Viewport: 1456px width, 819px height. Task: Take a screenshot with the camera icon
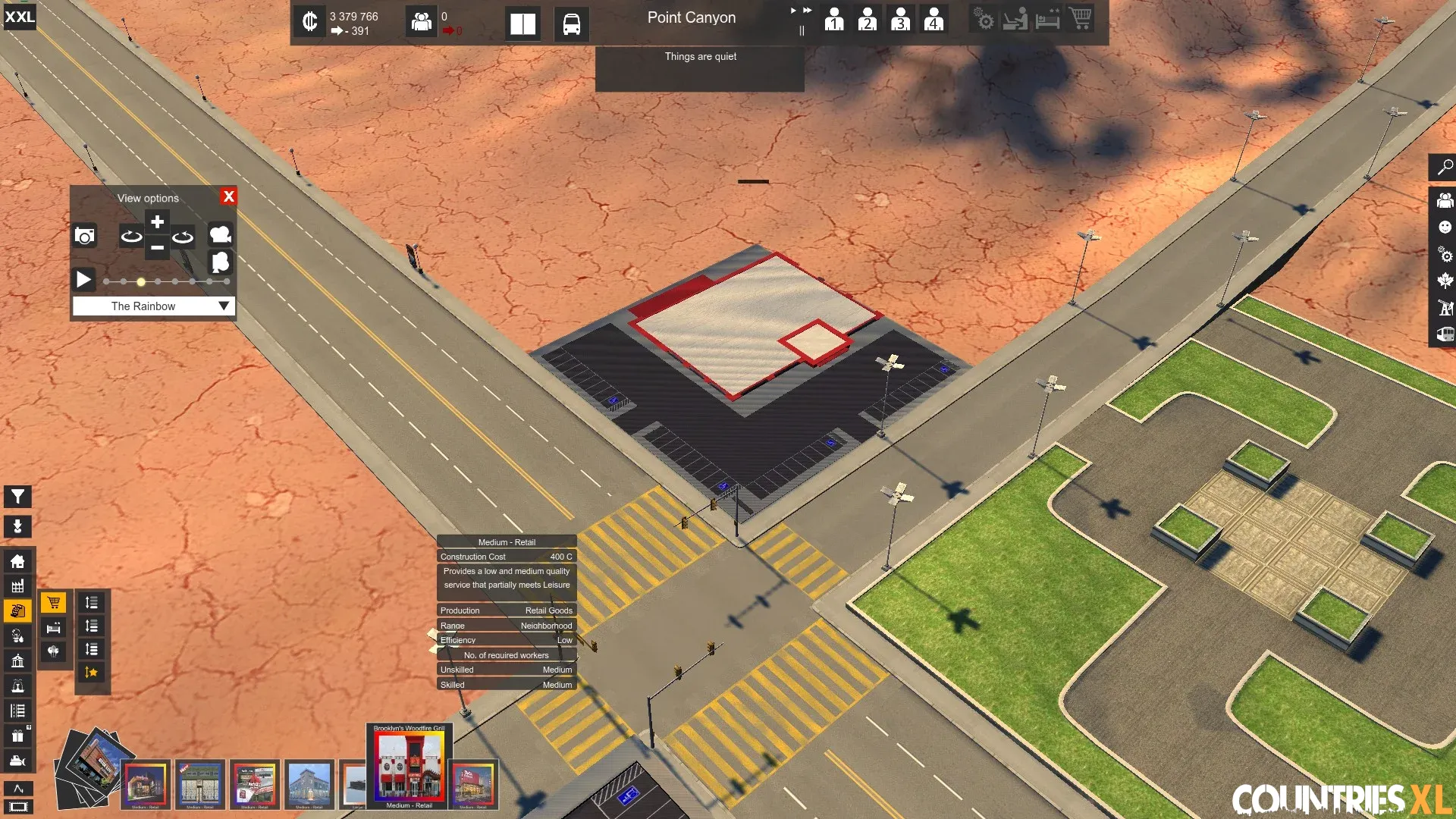click(85, 236)
